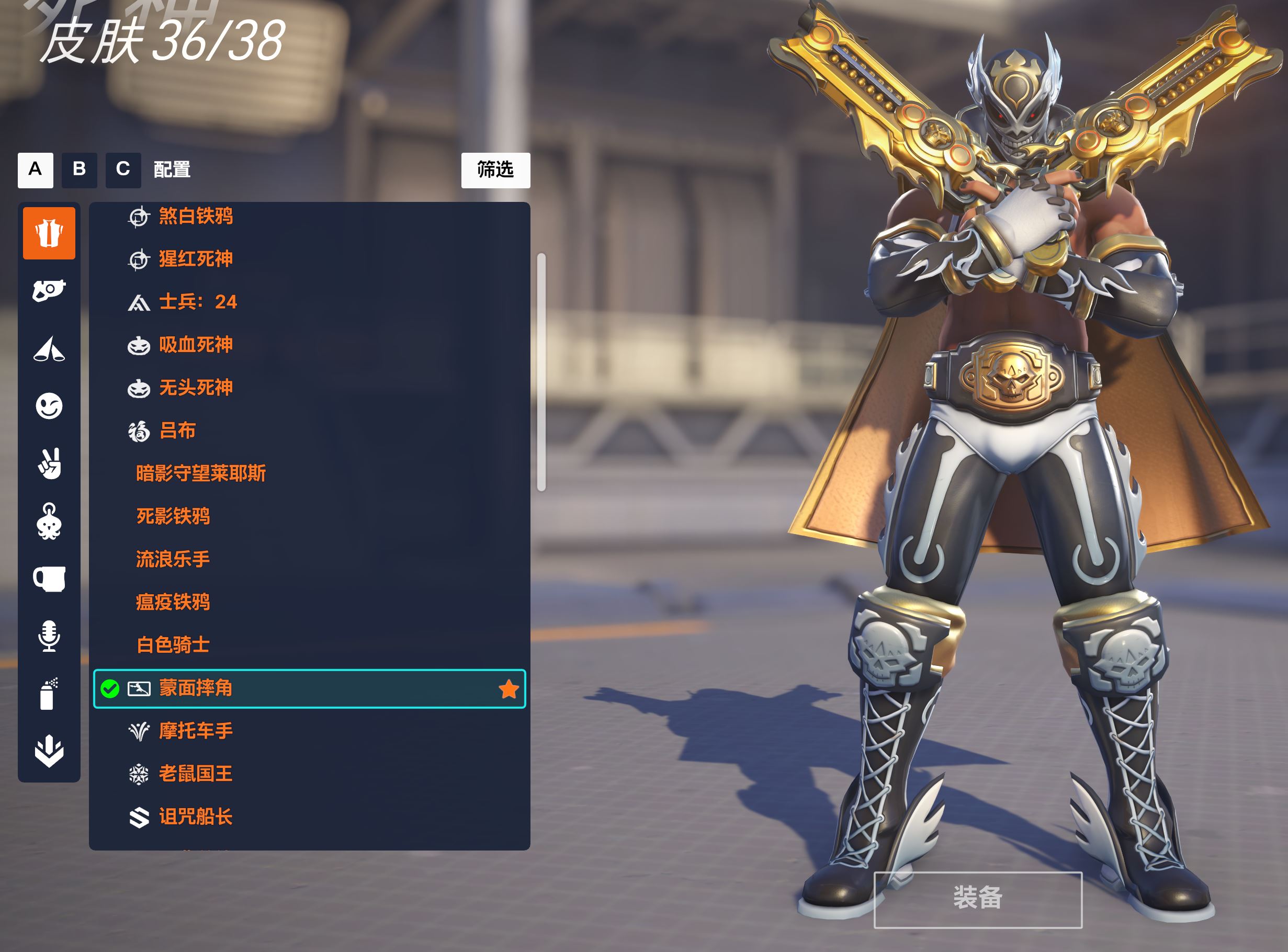Open the spray can category
The image size is (1288, 952).
pos(49,694)
